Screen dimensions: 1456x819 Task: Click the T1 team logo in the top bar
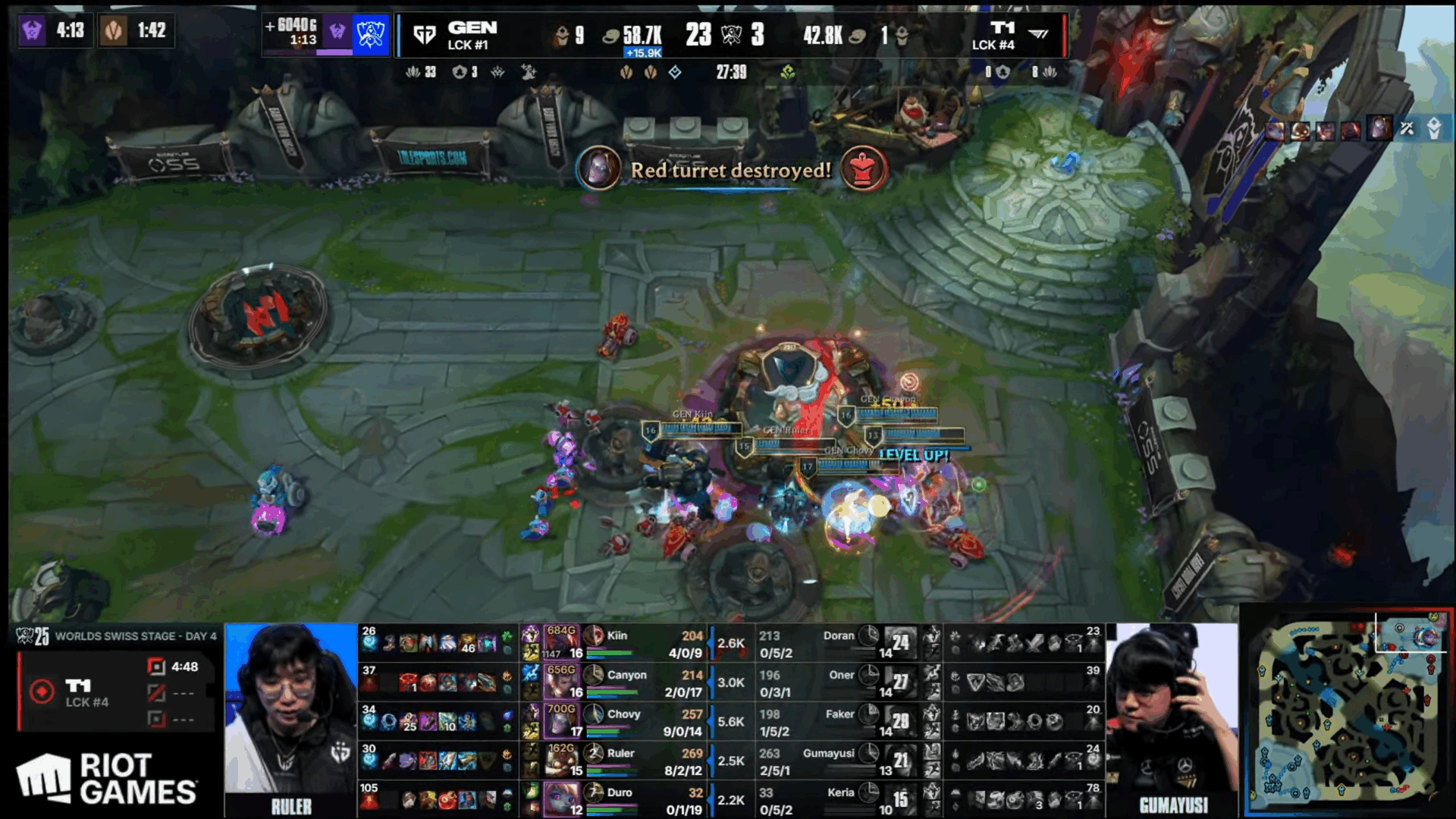click(1038, 33)
